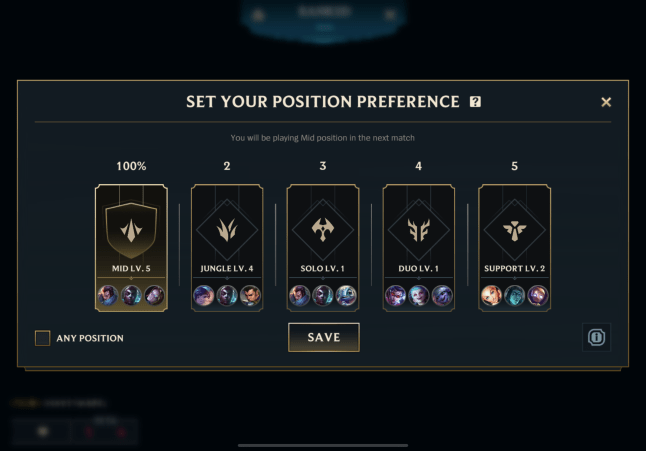
Task: Open the question mark help icon
Action: point(475,102)
